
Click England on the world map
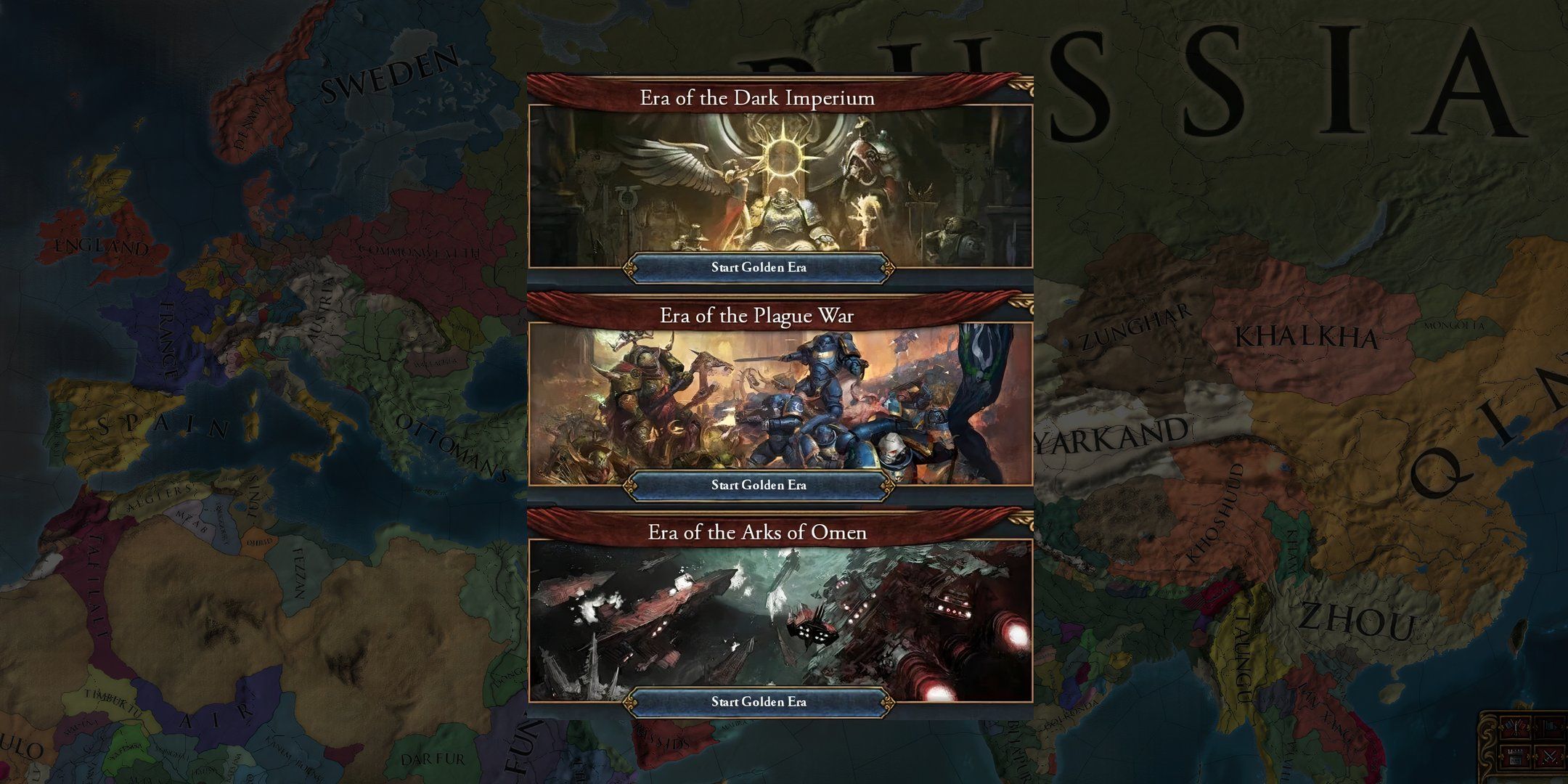click(103, 244)
